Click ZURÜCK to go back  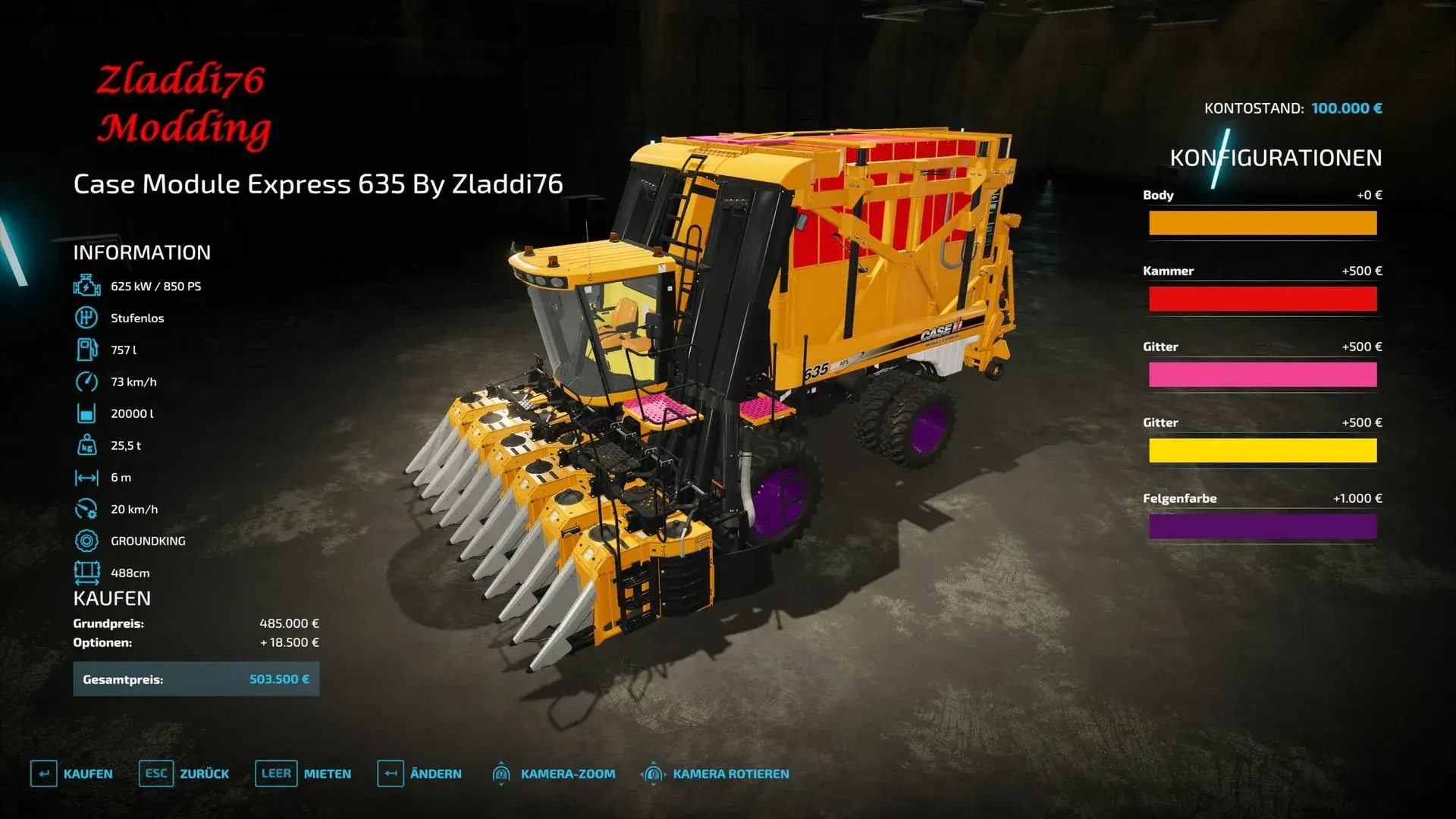pyautogui.click(x=206, y=773)
